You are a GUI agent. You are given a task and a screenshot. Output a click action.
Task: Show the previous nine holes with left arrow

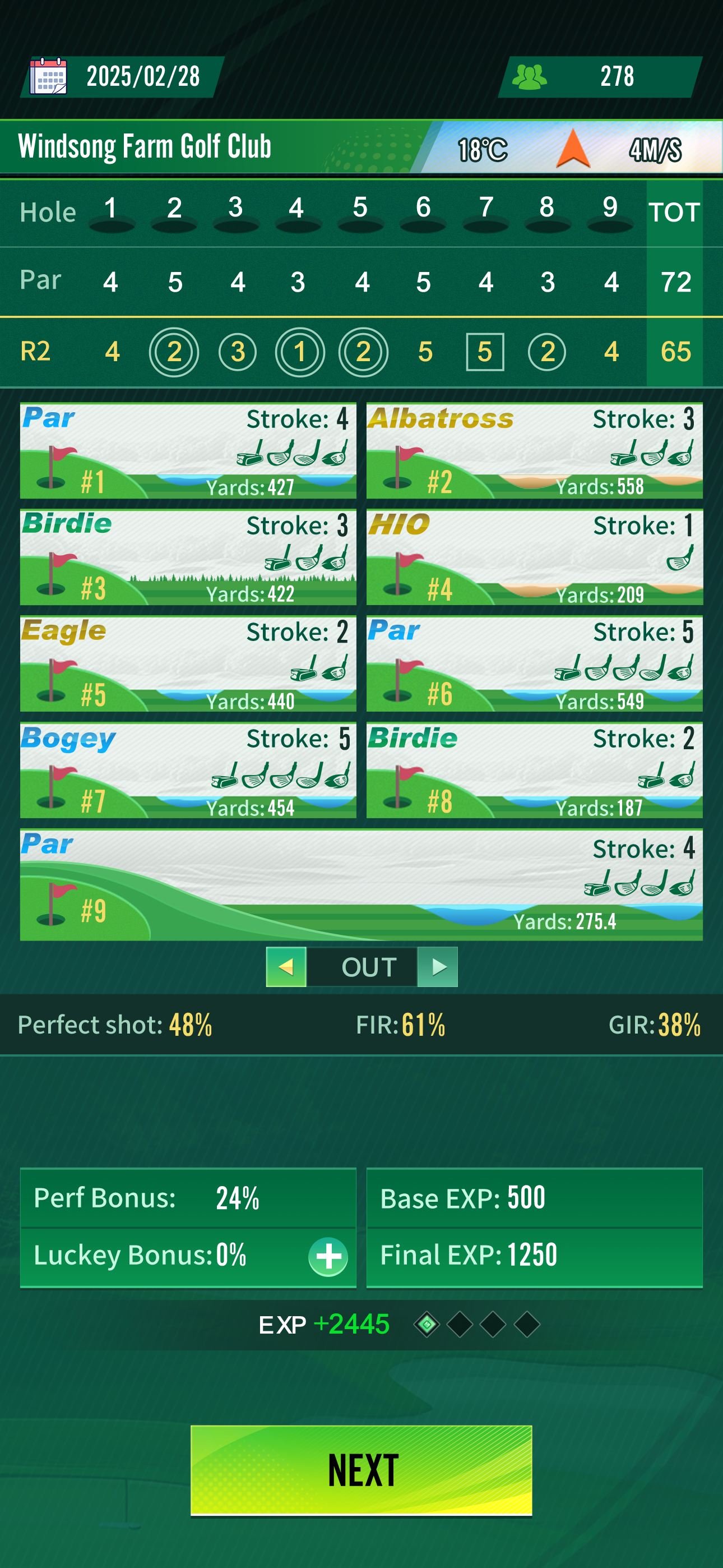coord(286,967)
